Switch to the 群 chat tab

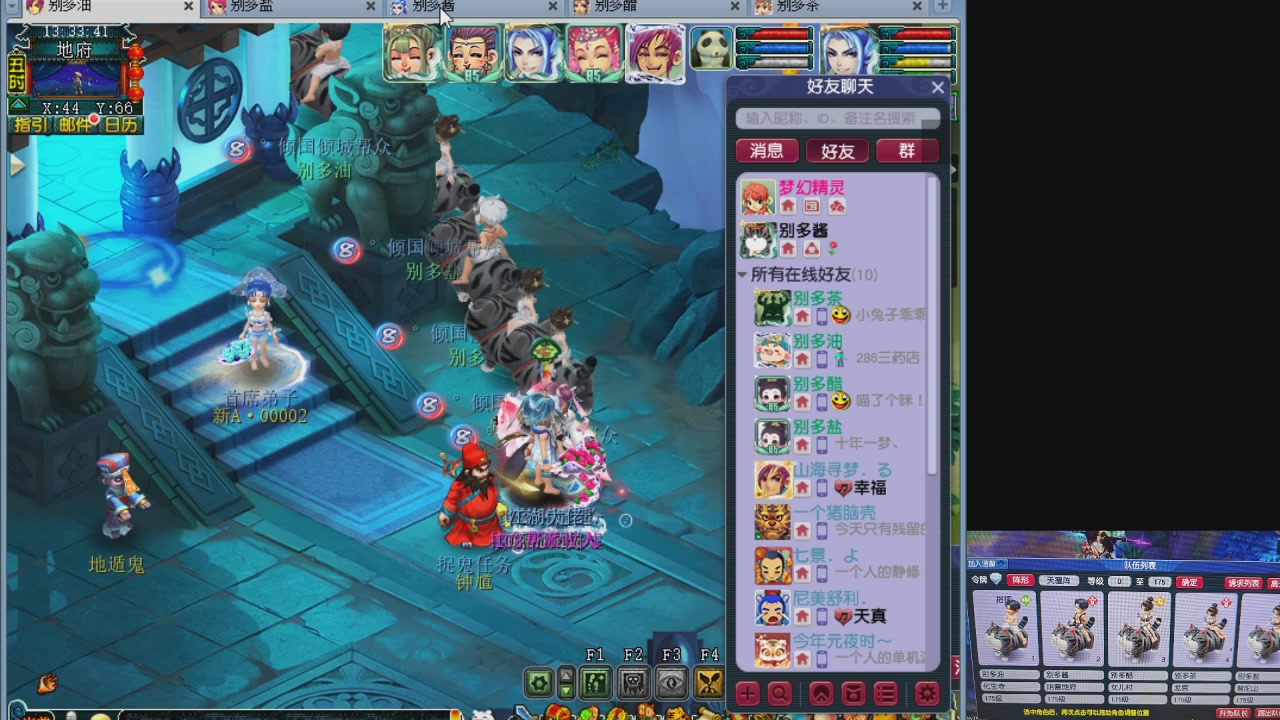(907, 151)
